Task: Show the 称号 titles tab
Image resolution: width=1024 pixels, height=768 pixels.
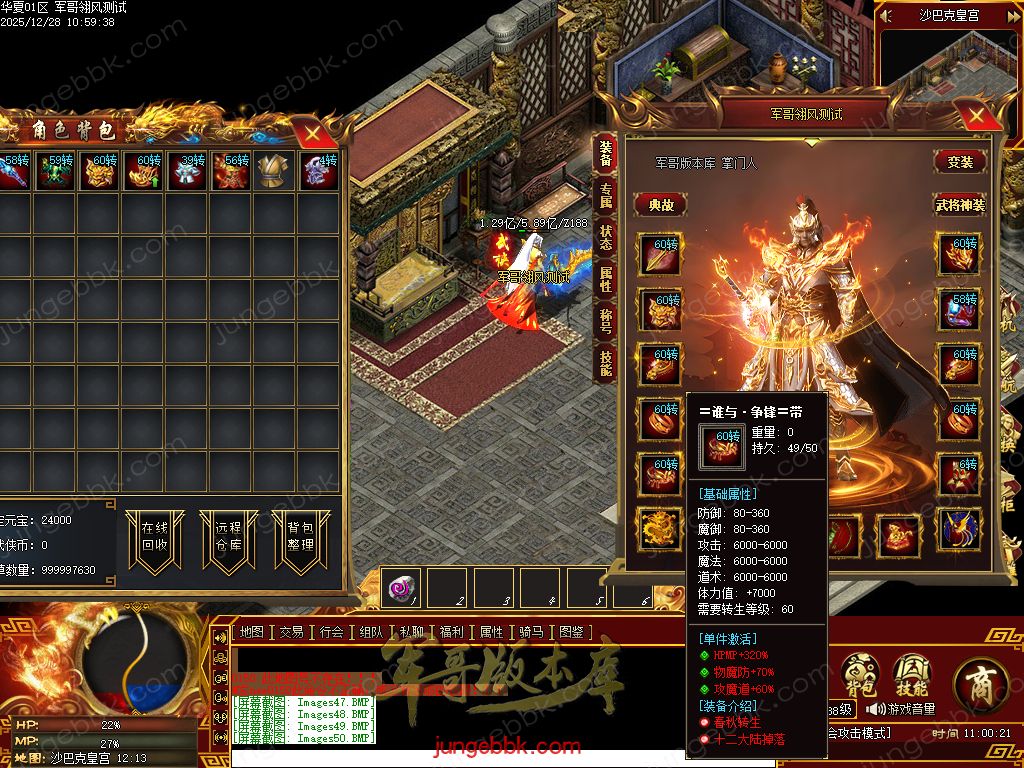Action: click(606, 320)
